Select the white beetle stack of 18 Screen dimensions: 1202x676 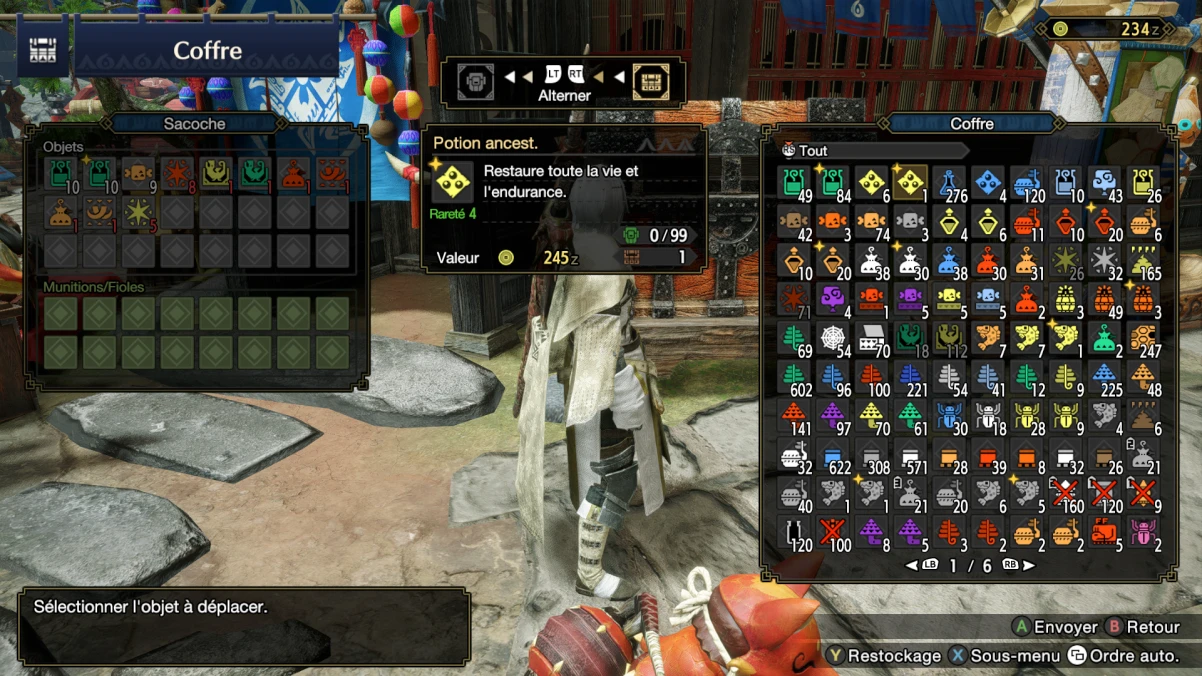pyautogui.click(x=987, y=417)
